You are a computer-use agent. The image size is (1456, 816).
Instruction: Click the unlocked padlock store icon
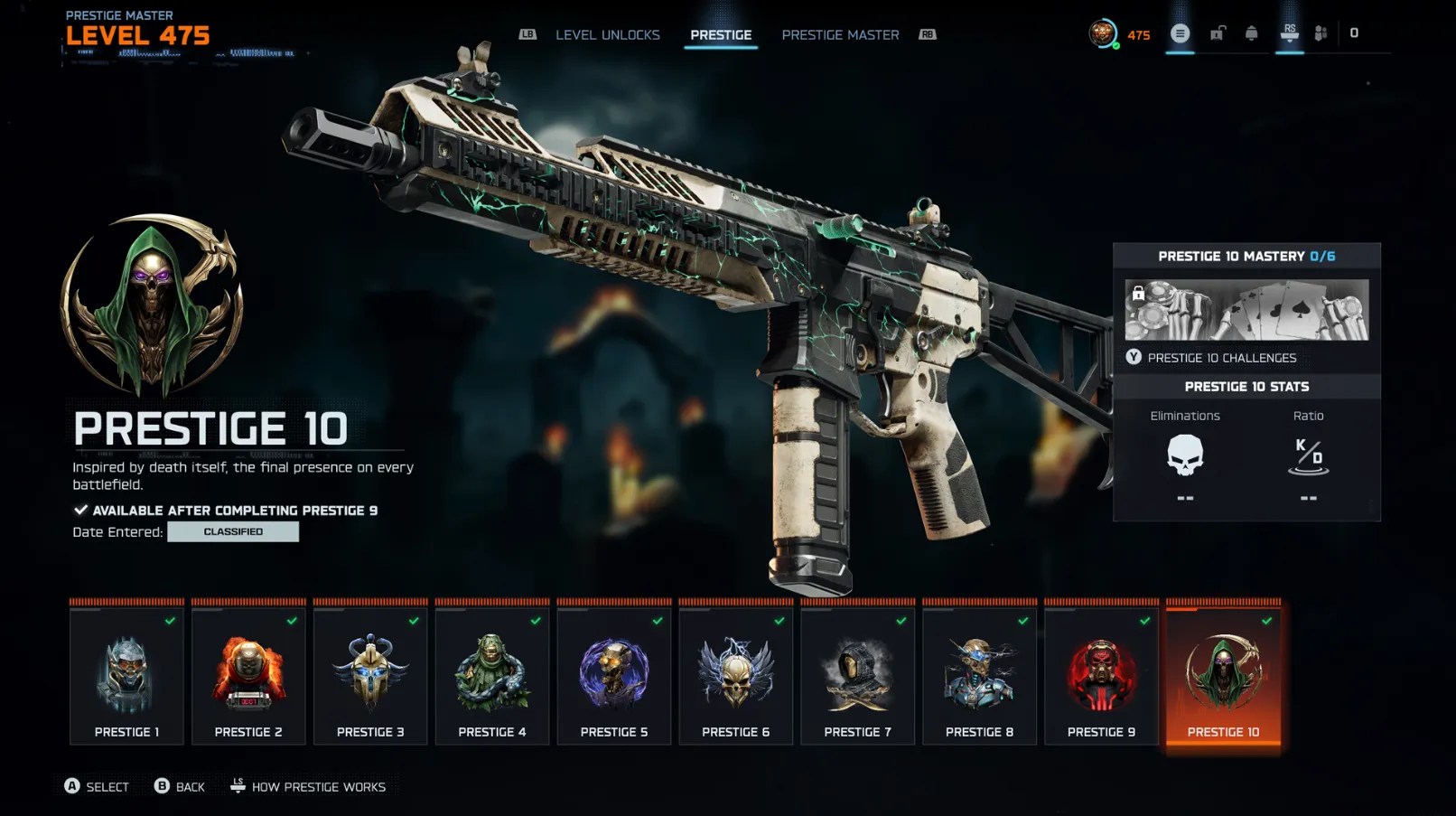(x=1216, y=33)
